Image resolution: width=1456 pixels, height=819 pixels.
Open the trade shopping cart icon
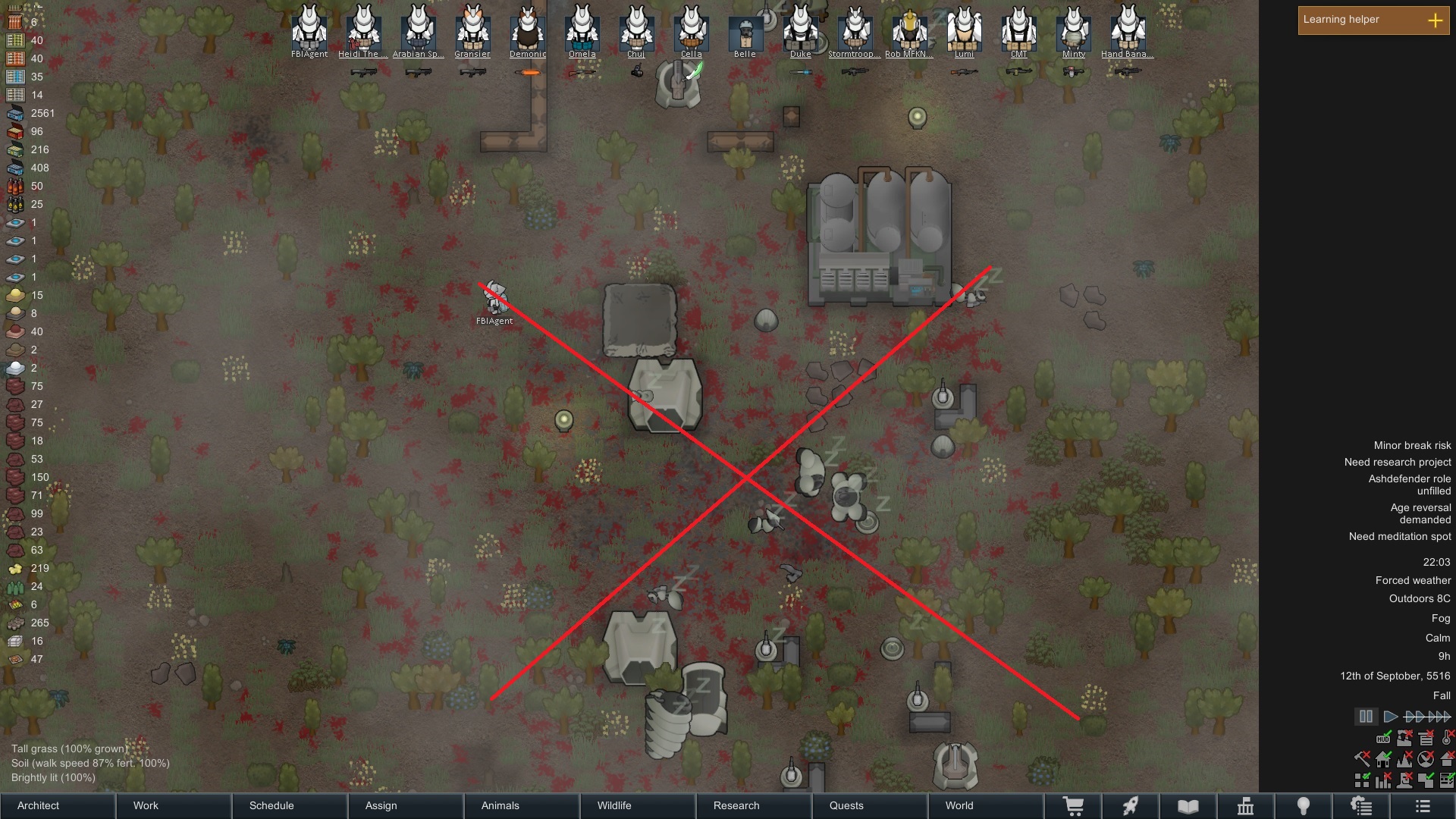pyautogui.click(x=1075, y=806)
